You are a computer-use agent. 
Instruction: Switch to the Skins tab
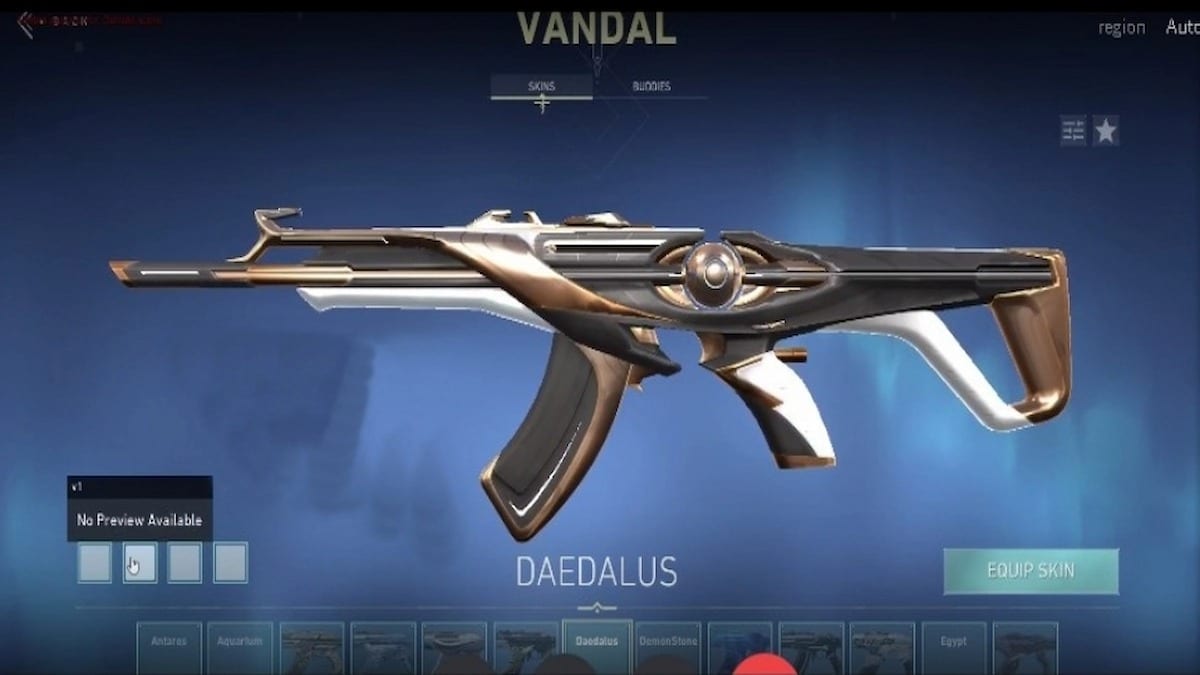tap(541, 87)
